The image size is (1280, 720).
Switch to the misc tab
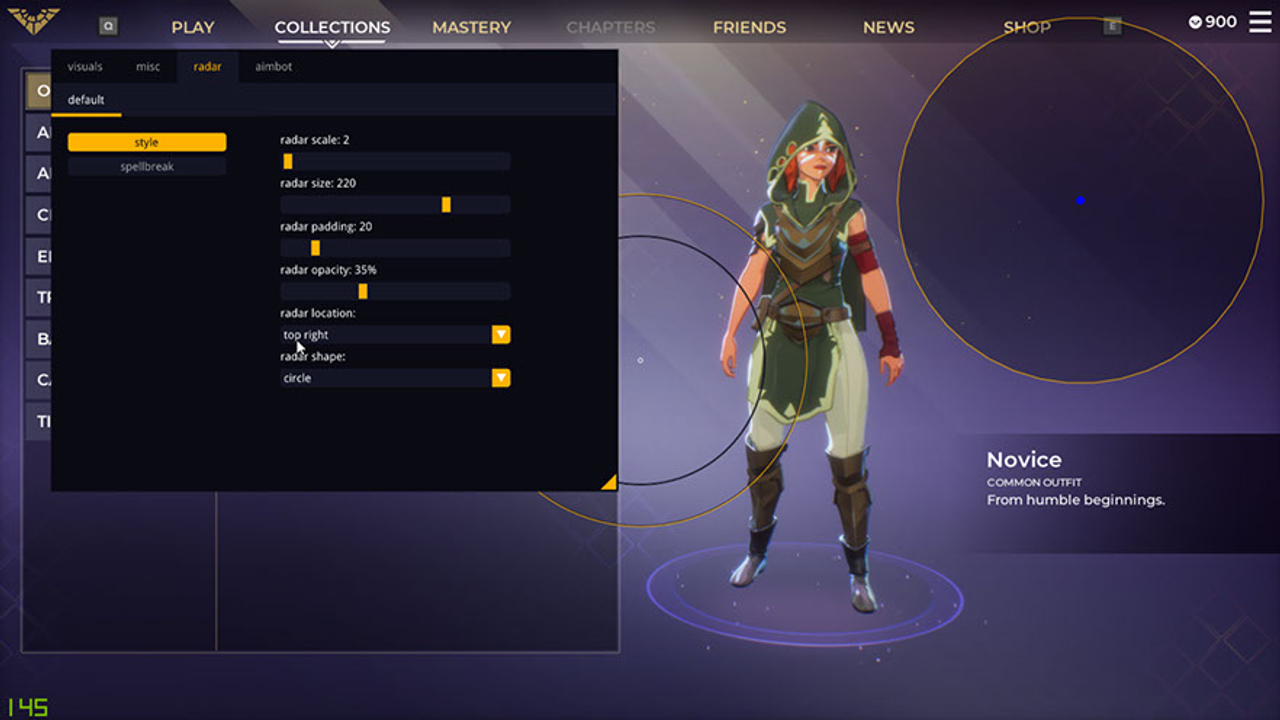tap(148, 67)
